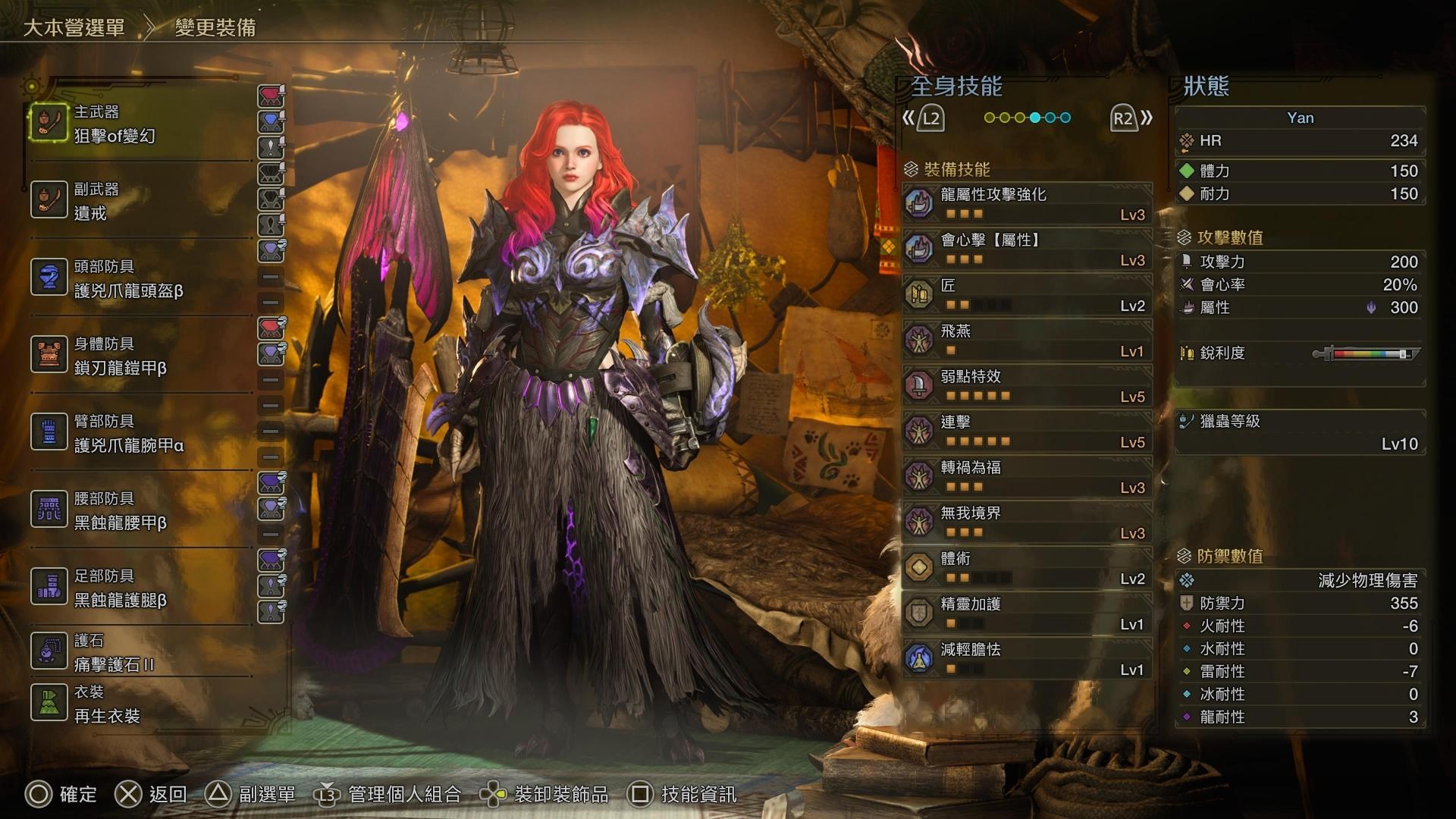Open the 護石 charm slot icon
The width and height of the screenshot is (1456, 819).
click(x=49, y=651)
